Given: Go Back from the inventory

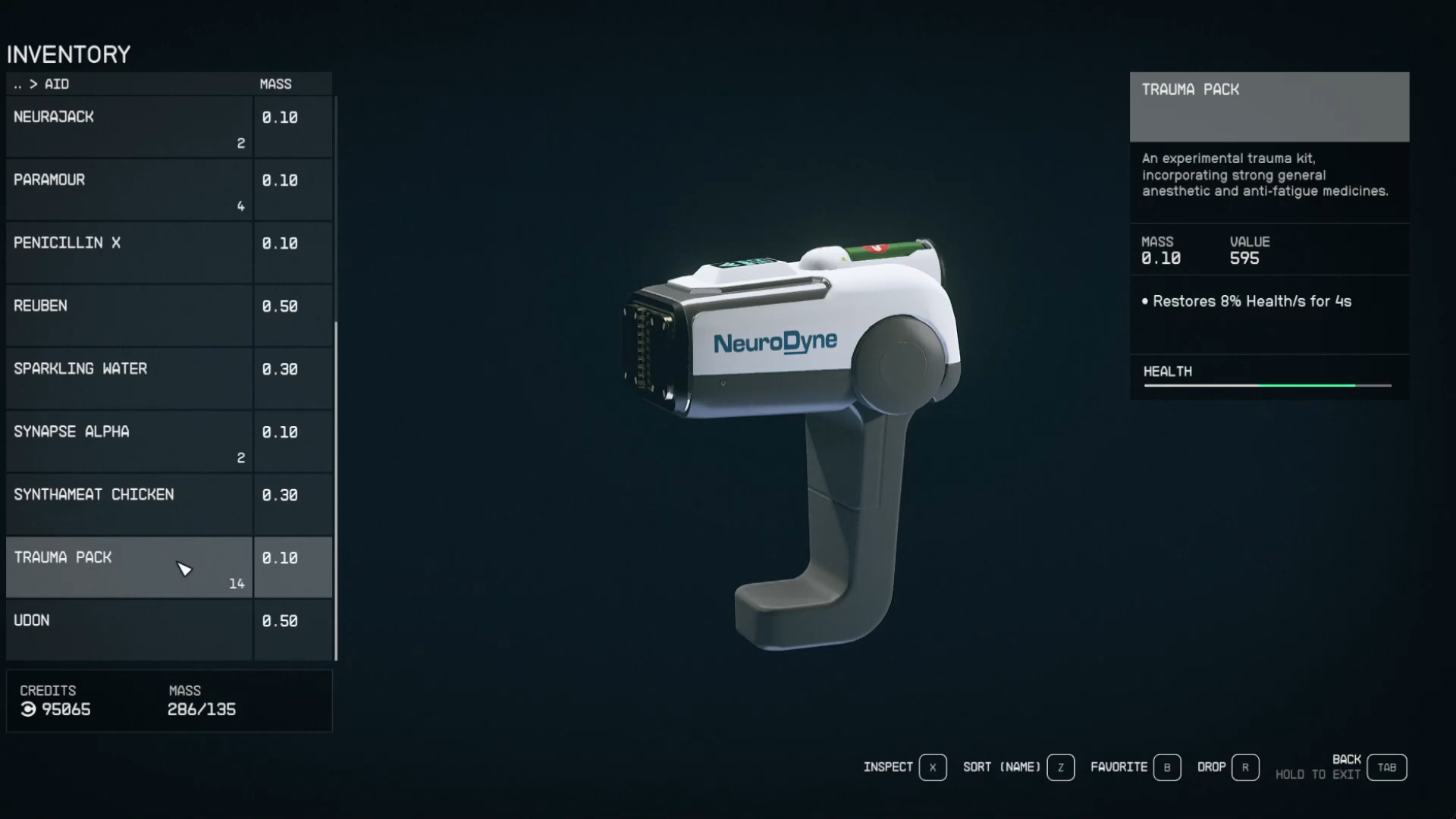Looking at the screenshot, I should pyautogui.click(x=1386, y=767).
